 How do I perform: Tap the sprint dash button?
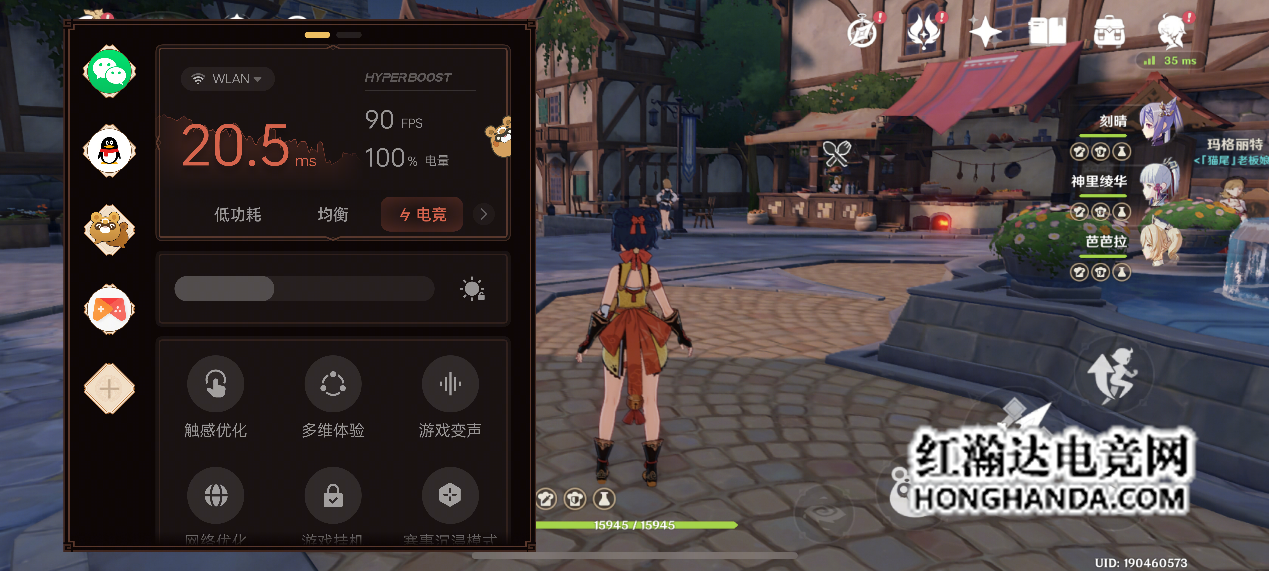click(1113, 377)
